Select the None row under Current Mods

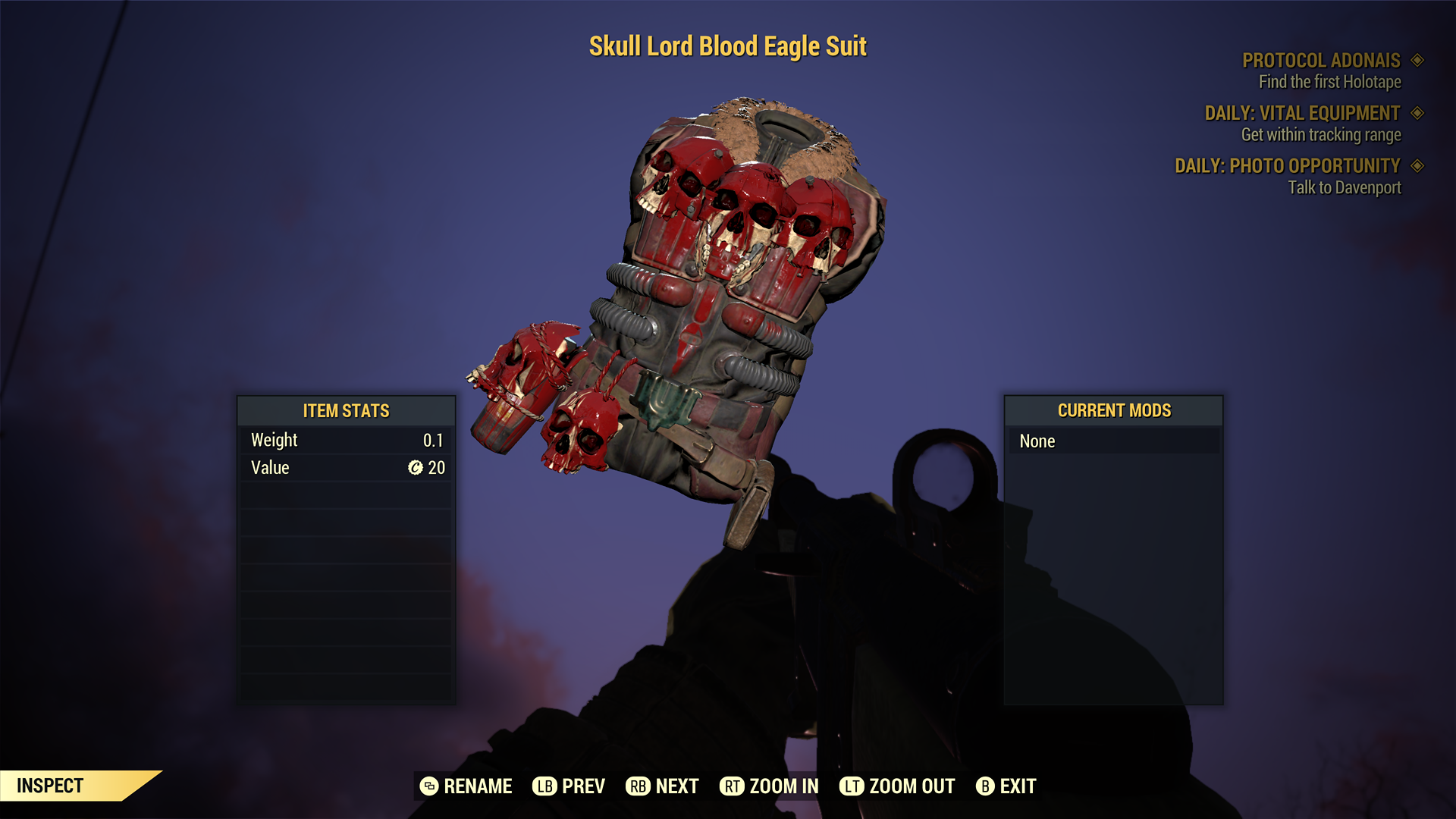pos(1113,441)
